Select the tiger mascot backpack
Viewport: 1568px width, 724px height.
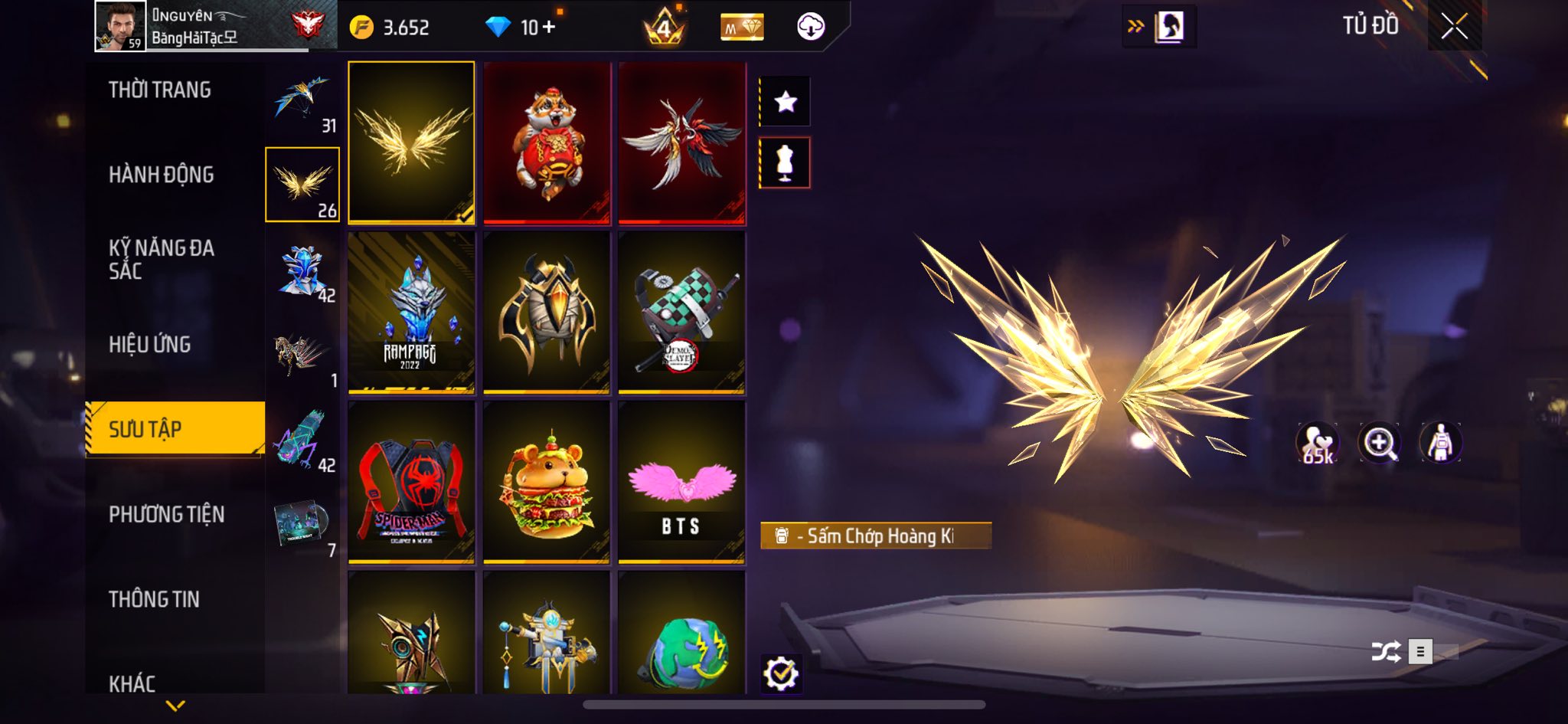547,144
